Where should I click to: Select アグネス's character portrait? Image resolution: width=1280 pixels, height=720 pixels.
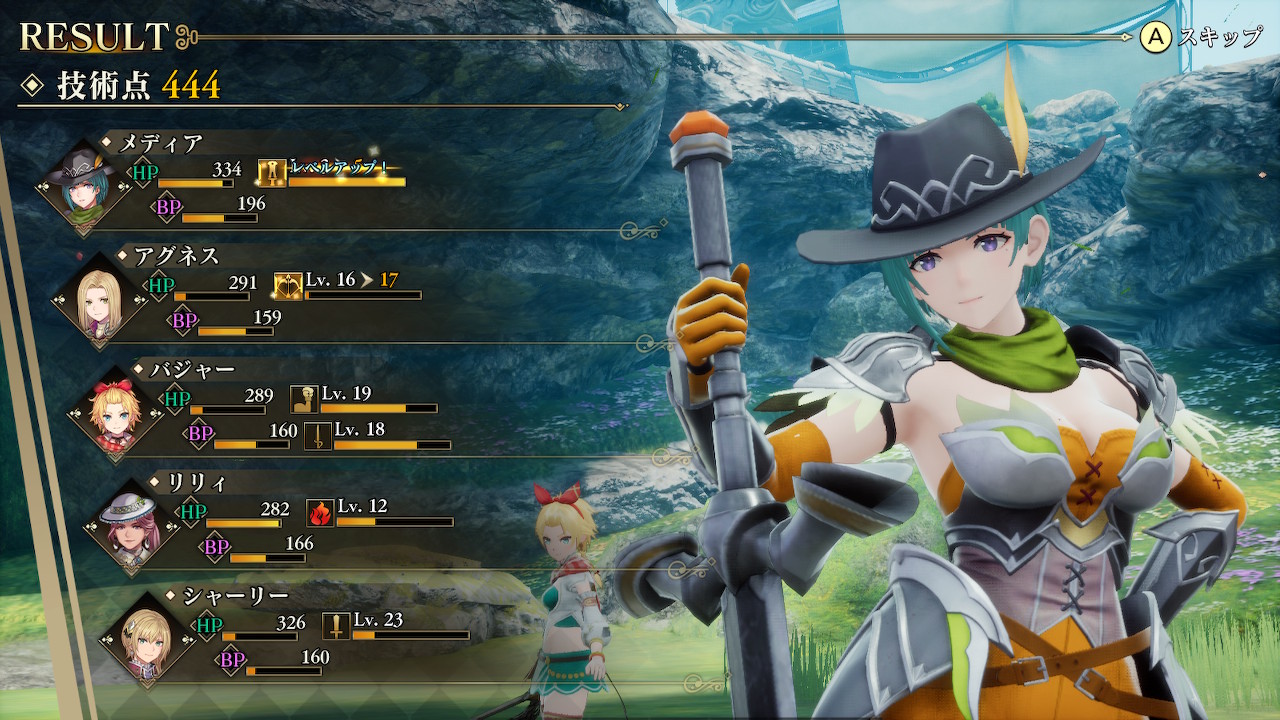[x=99, y=296]
